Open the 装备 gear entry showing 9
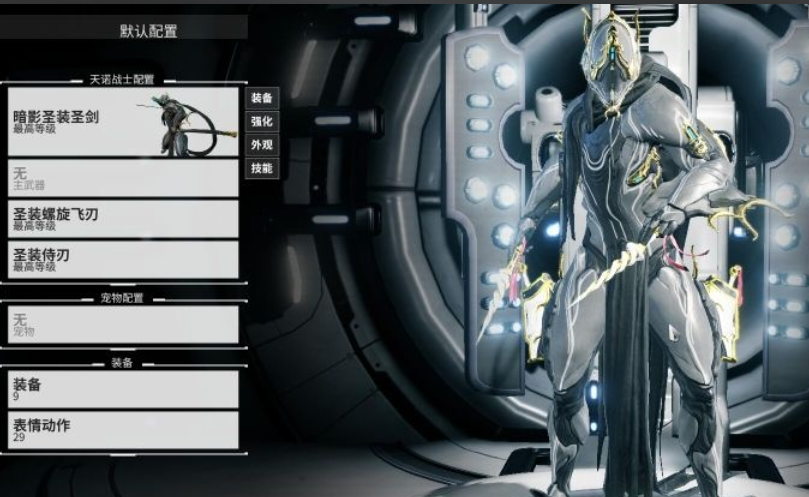The height and width of the screenshot is (497, 809). [123, 389]
